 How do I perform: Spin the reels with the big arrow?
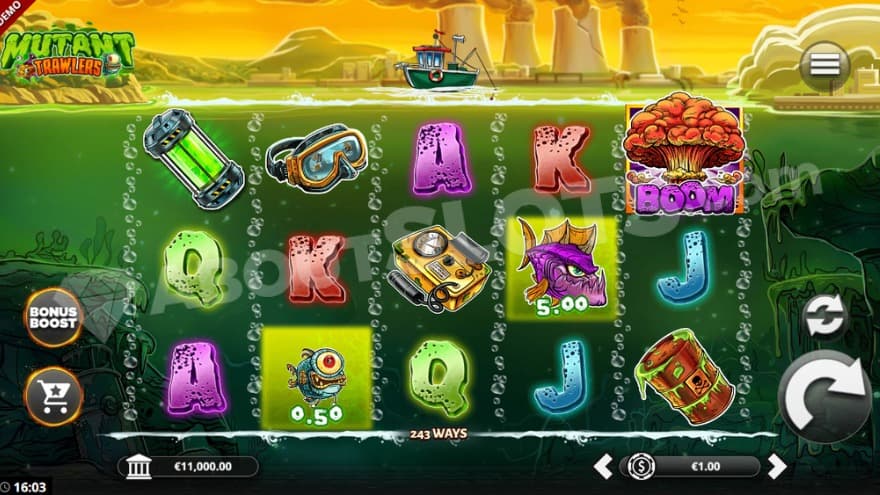pyautogui.click(x=824, y=396)
